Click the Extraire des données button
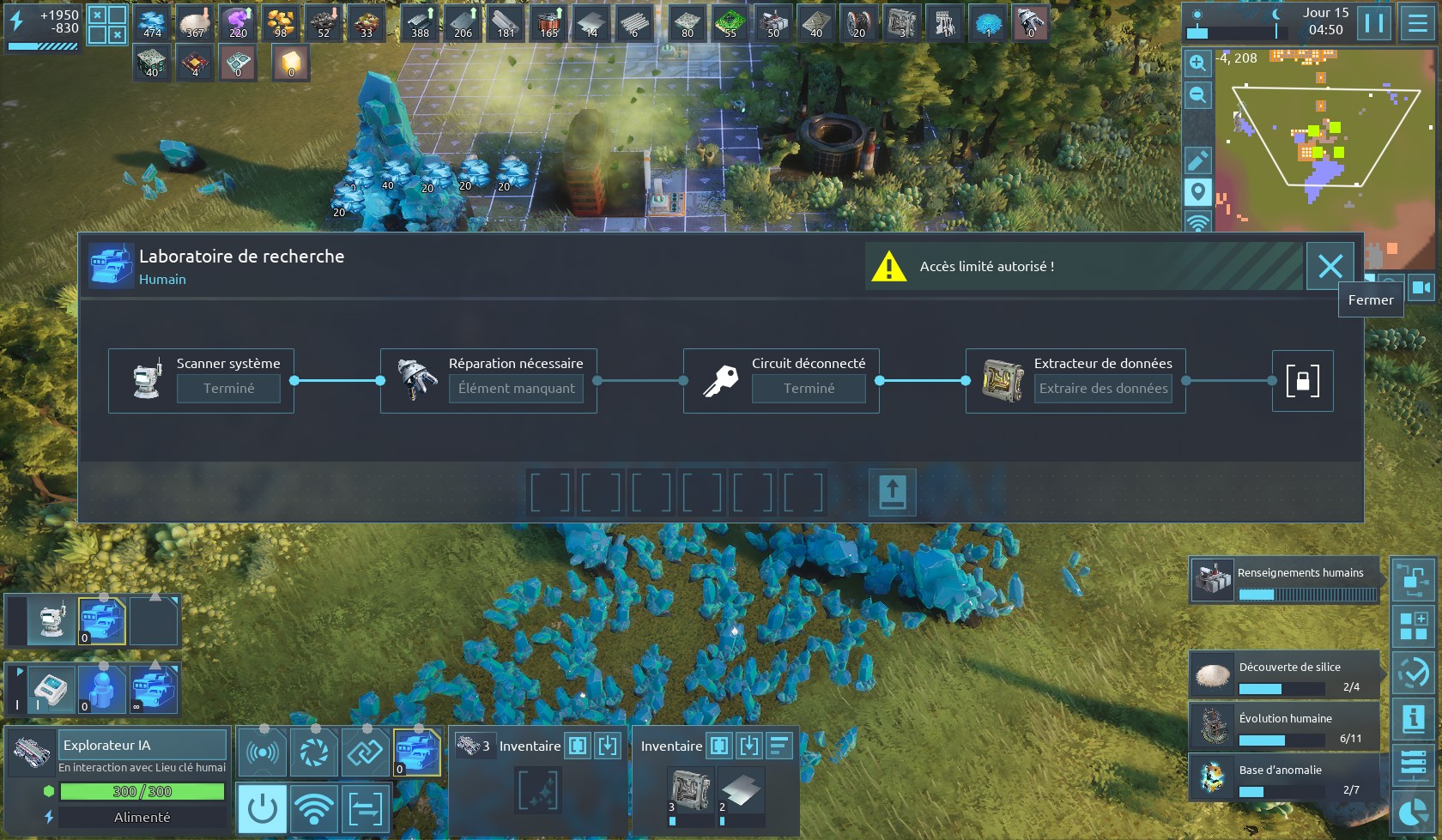Screen dimensions: 1442x840 pyautogui.click(x=1103, y=389)
